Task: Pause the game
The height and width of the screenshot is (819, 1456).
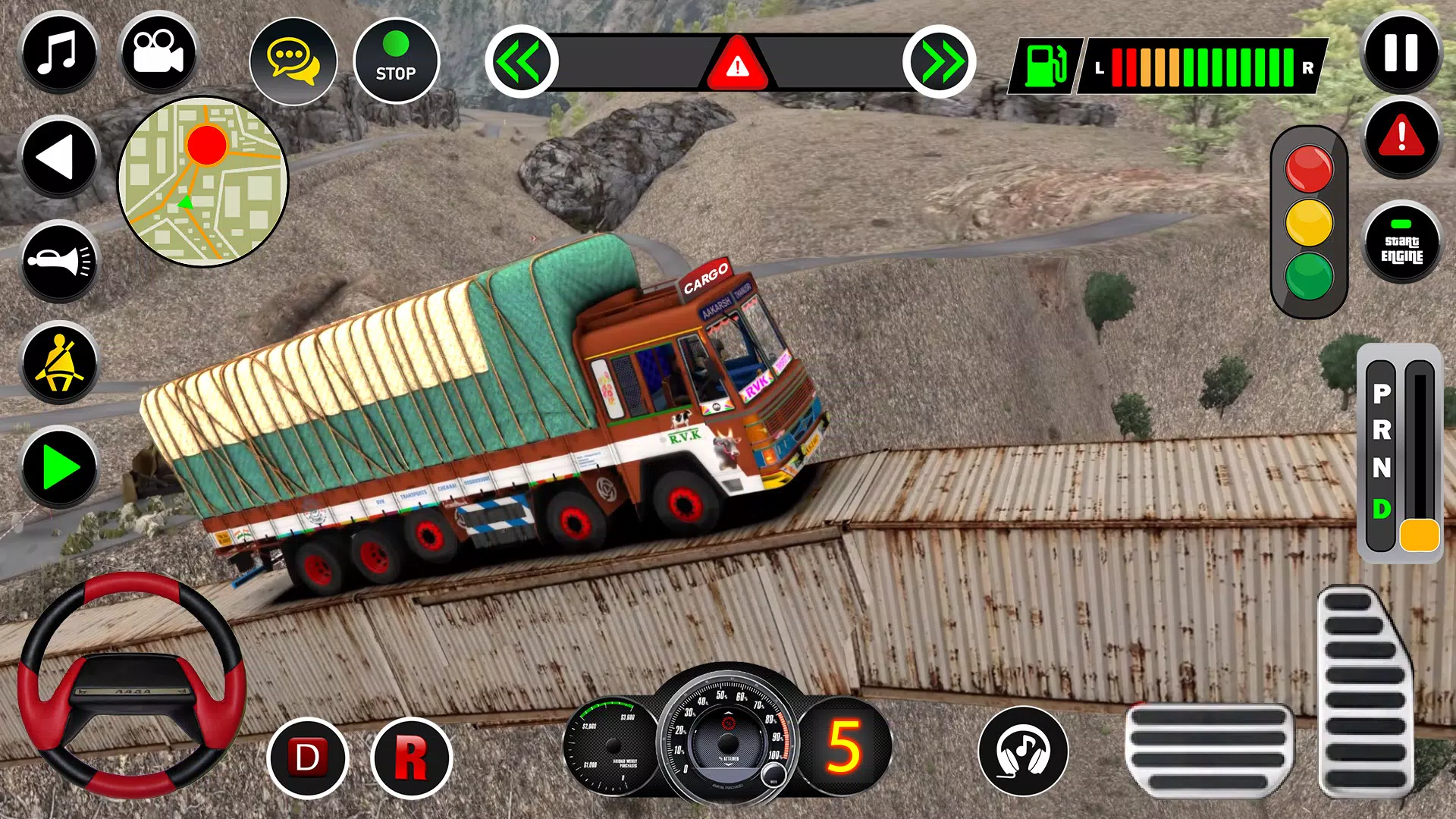Action: pyautogui.click(x=1401, y=53)
